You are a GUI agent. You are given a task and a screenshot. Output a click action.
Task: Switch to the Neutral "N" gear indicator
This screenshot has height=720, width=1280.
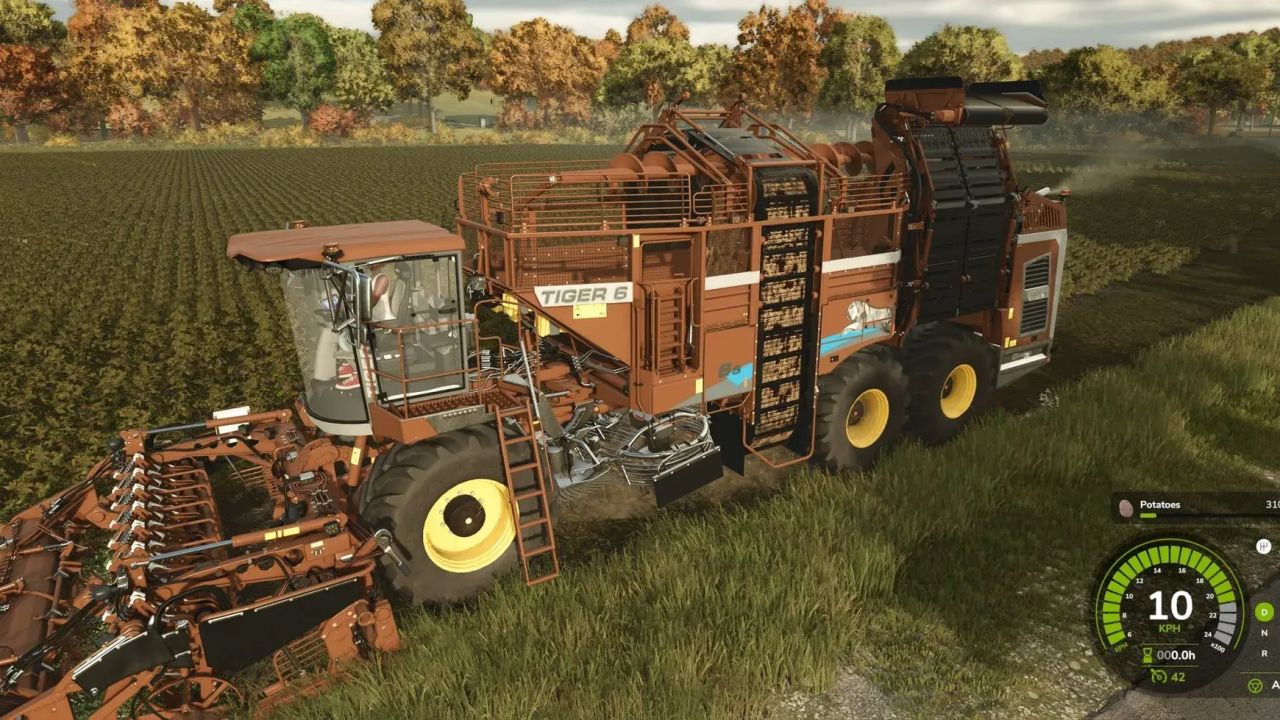pyautogui.click(x=1263, y=633)
